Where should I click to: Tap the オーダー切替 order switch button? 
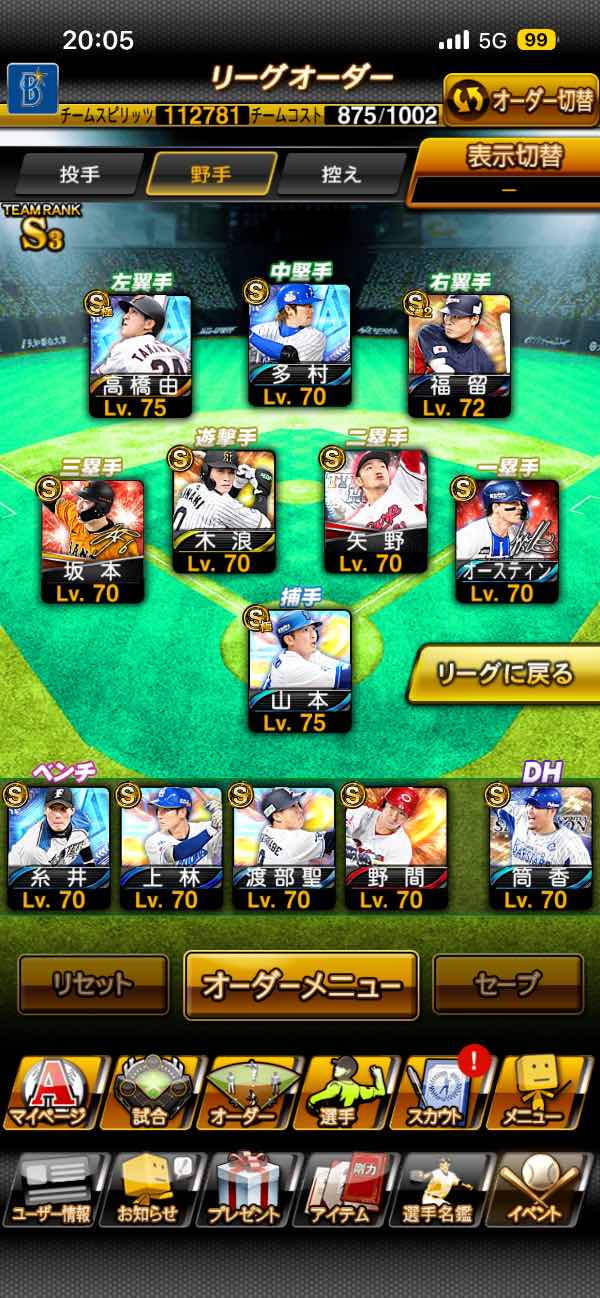520,100
